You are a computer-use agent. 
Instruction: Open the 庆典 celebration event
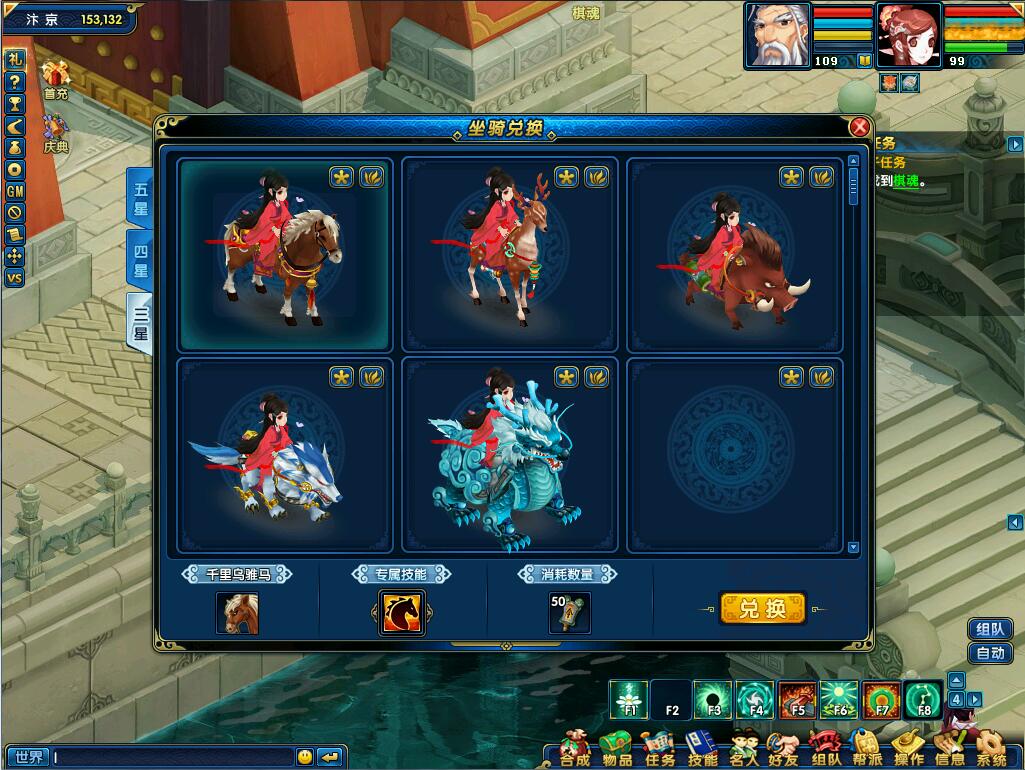(56, 132)
